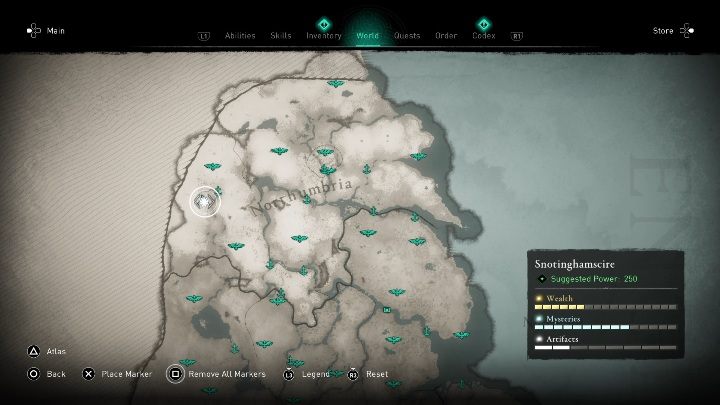Show the Order tab
This screenshot has height=405, width=720.
(x=446, y=35)
